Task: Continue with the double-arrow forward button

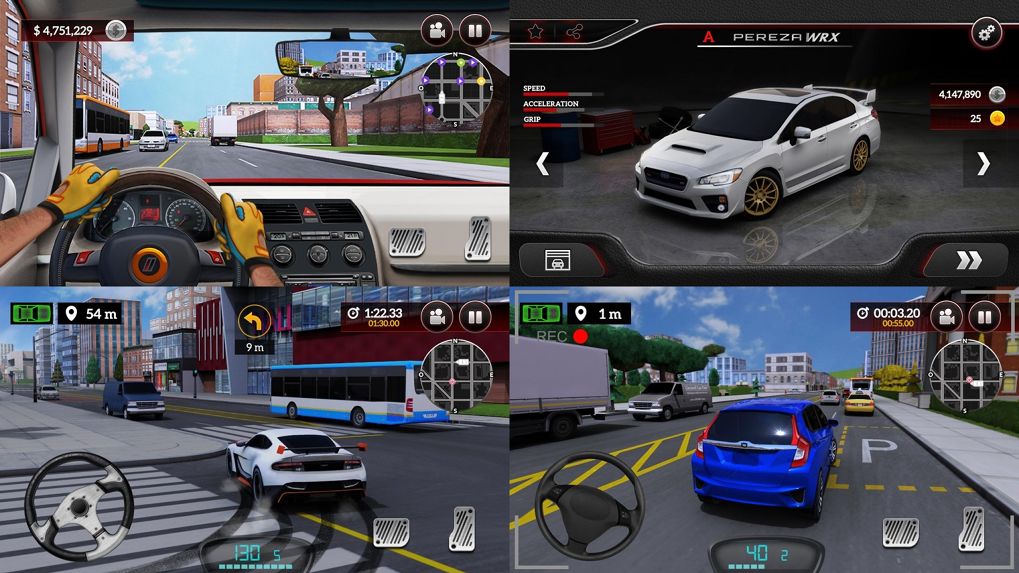Action: [x=968, y=261]
